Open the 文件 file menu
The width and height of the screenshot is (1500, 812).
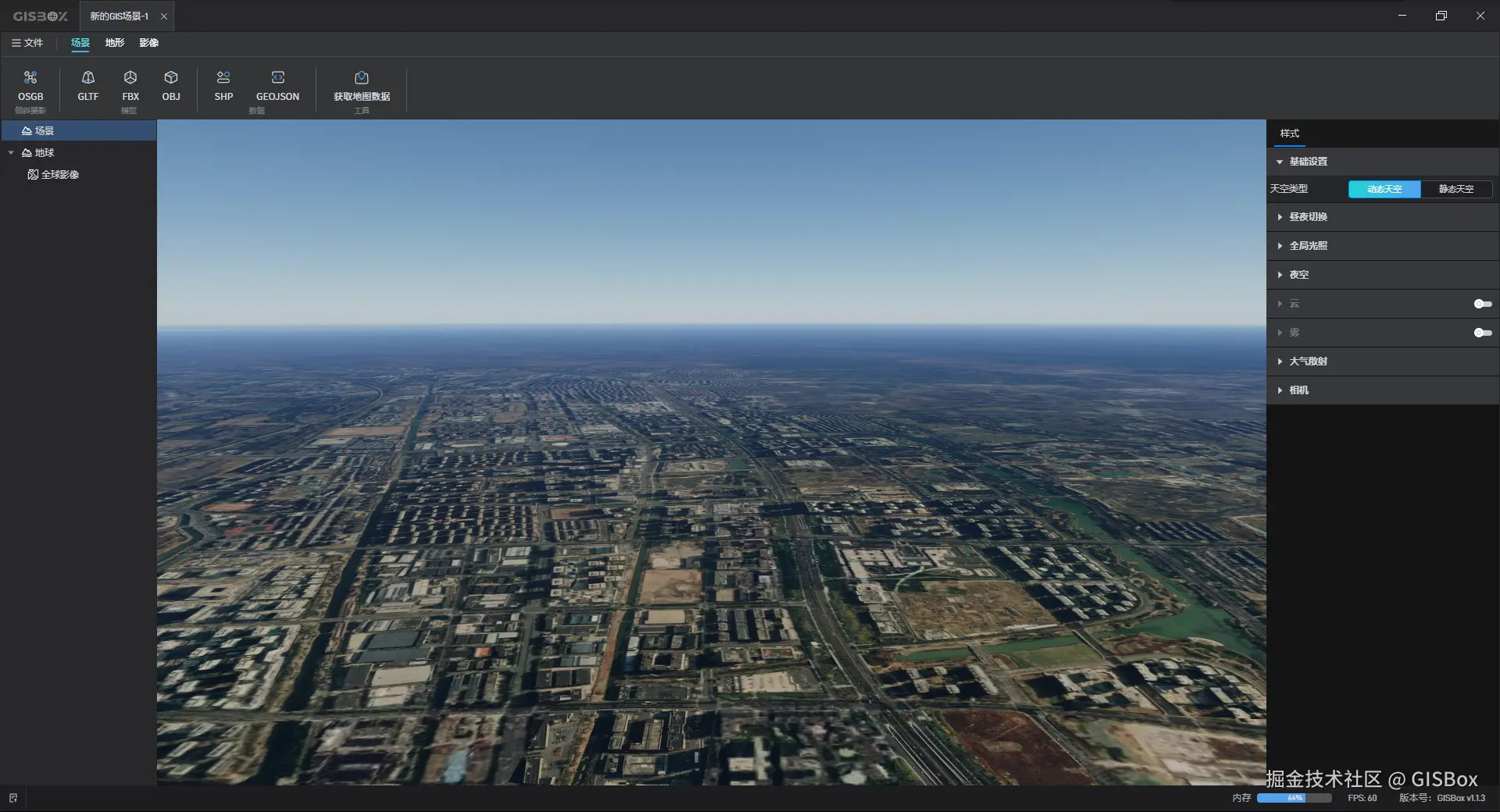pyautogui.click(x=27, y=43)
